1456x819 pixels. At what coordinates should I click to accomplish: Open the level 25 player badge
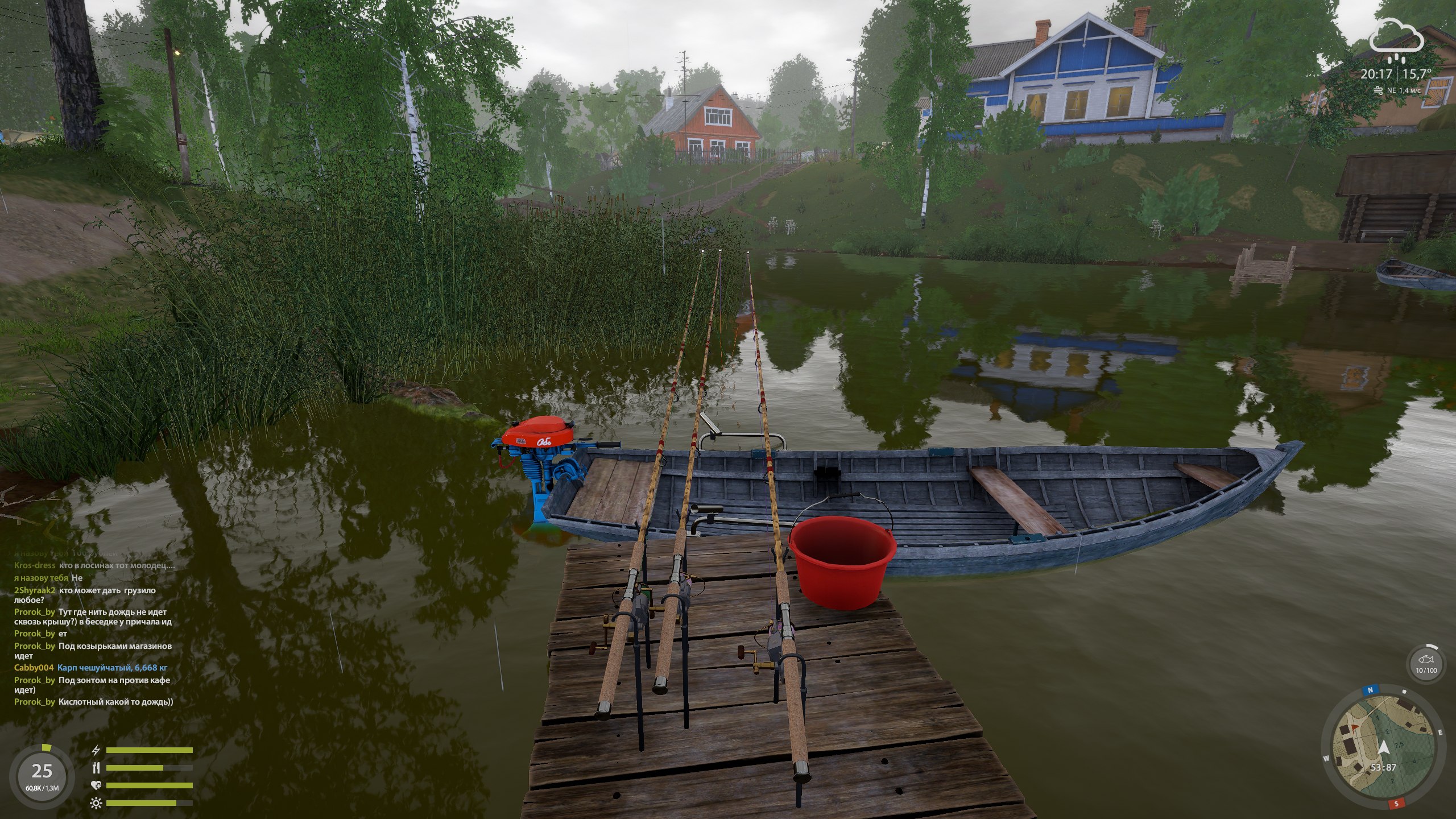tap(42, 775)
